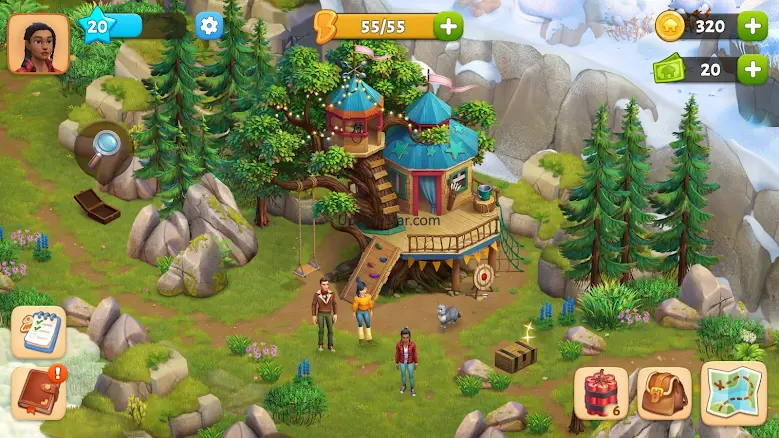Open the backpack inventory
779x438 pixels.
click(663, 393)
